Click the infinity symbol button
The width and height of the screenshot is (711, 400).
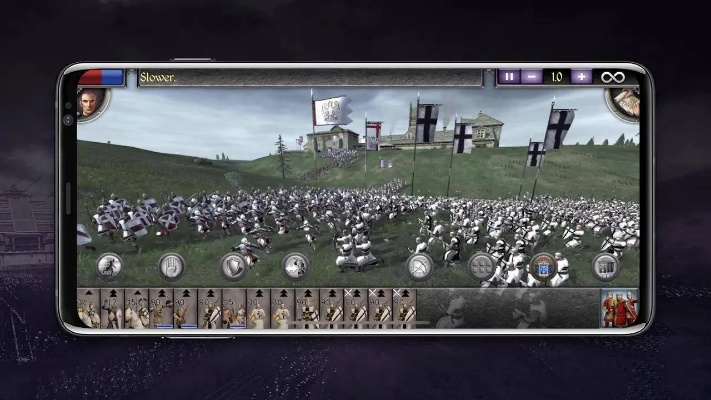pyautogui.click(x=610, y=77)
